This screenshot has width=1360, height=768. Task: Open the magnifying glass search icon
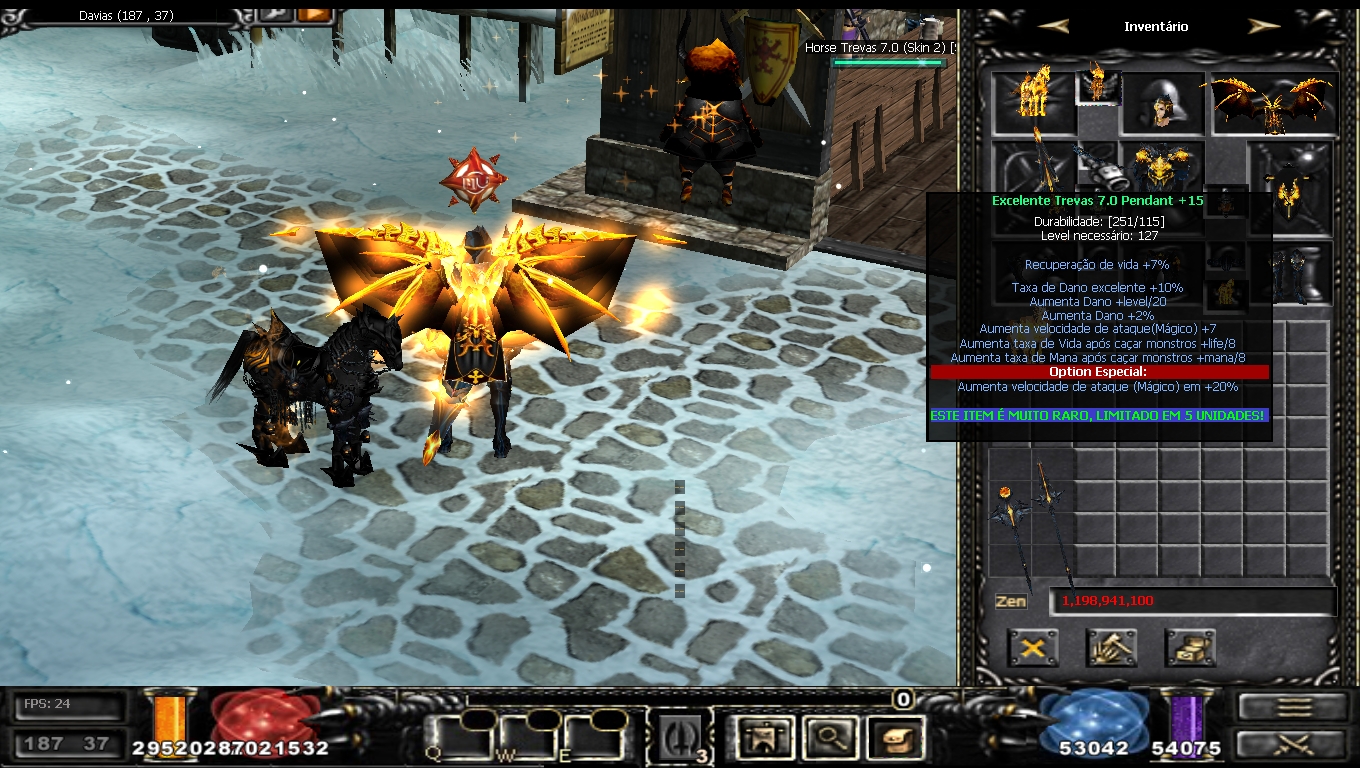[829, 739]
